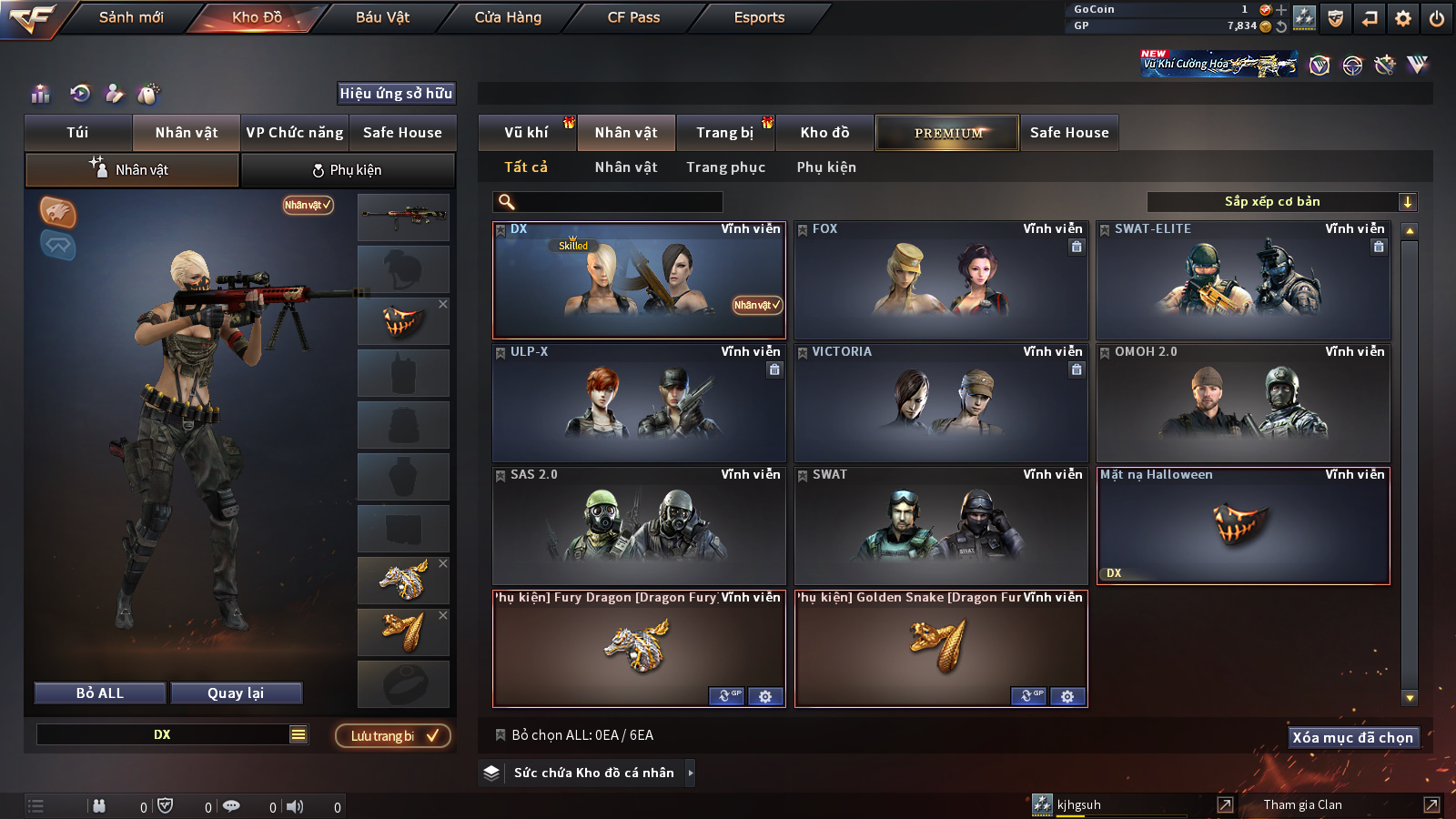This screenshot has height=819, width=1456.
Task: Select the Fury Dragon accessory item
Action: pyautogui.click(x=637, y=646)
